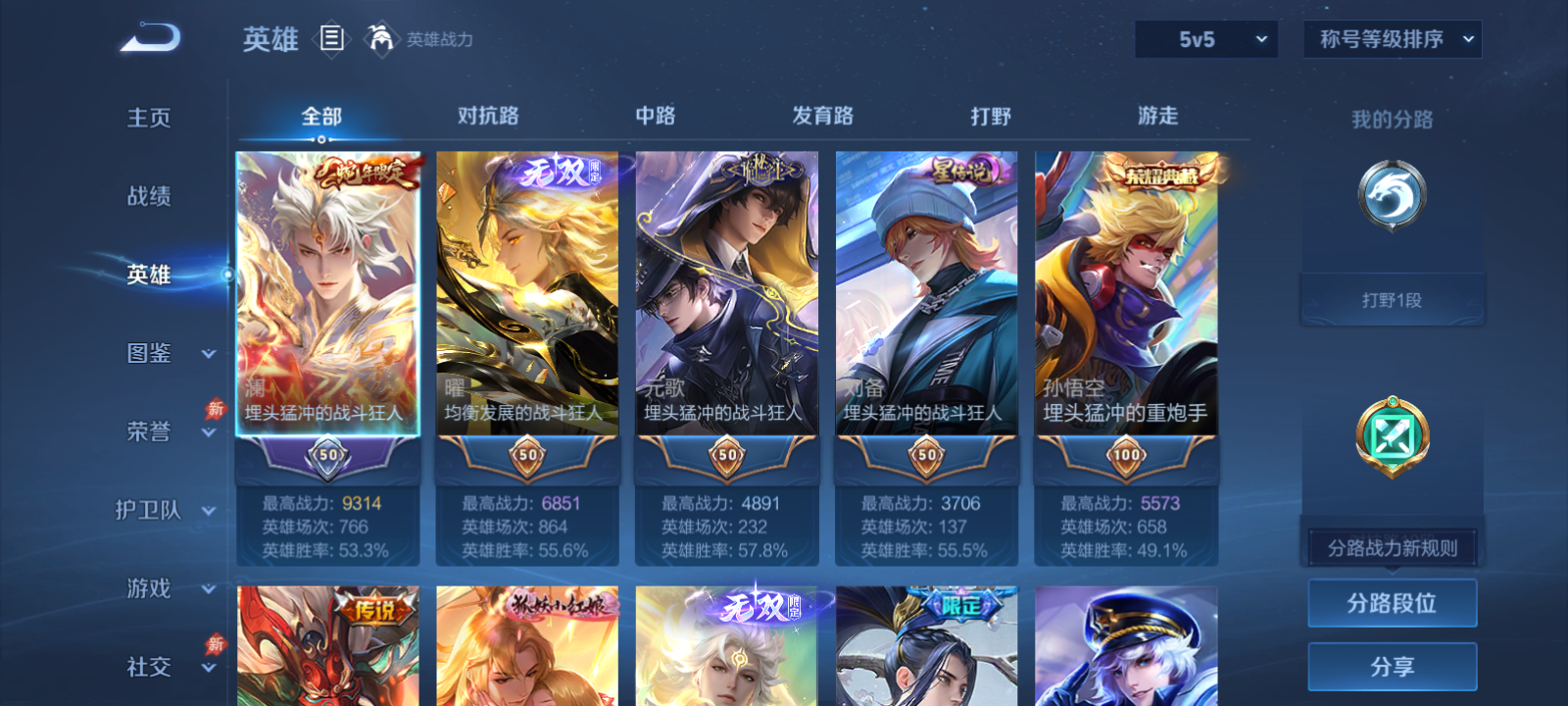Screen dimensions: 1568x706
Task: Switch to the 打野 lane tab
Action: coord(990,116)
